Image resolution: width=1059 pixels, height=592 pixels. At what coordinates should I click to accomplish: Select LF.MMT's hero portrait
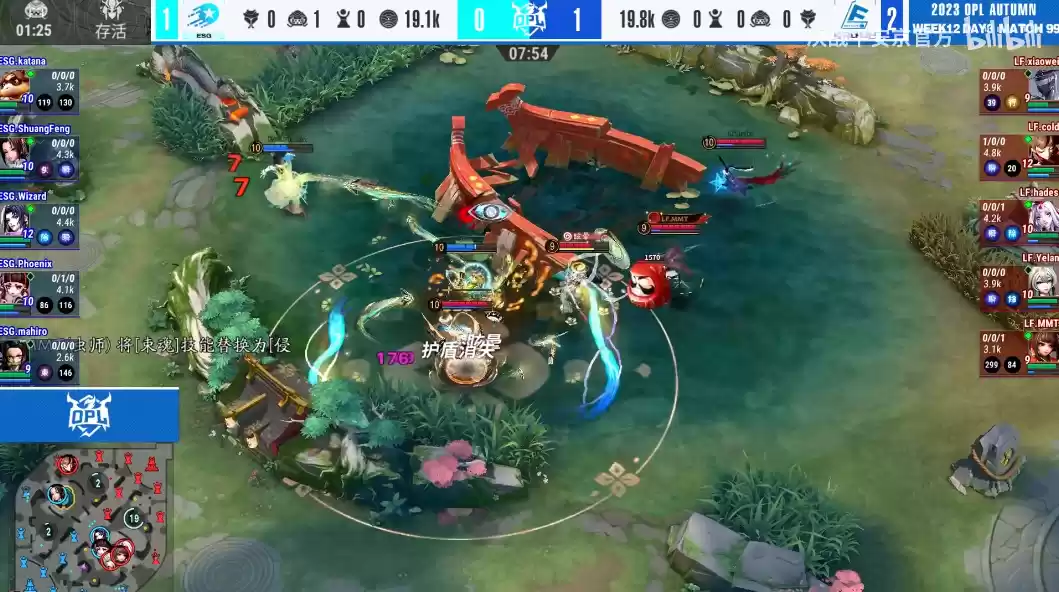[1044, 349]
